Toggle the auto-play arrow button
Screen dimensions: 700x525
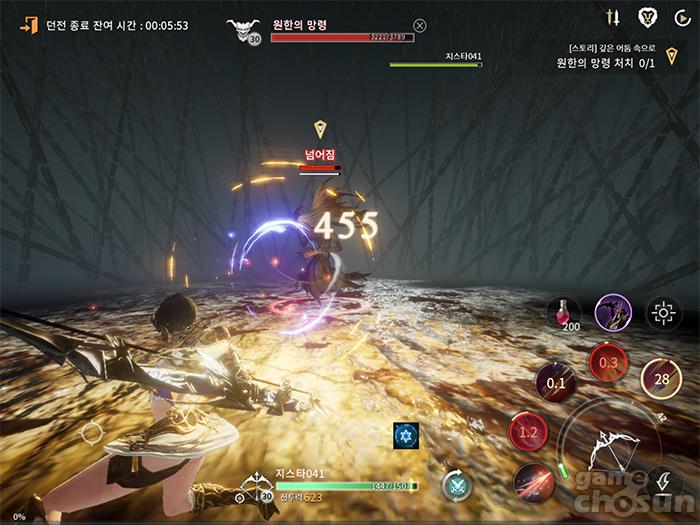[682, 17]
